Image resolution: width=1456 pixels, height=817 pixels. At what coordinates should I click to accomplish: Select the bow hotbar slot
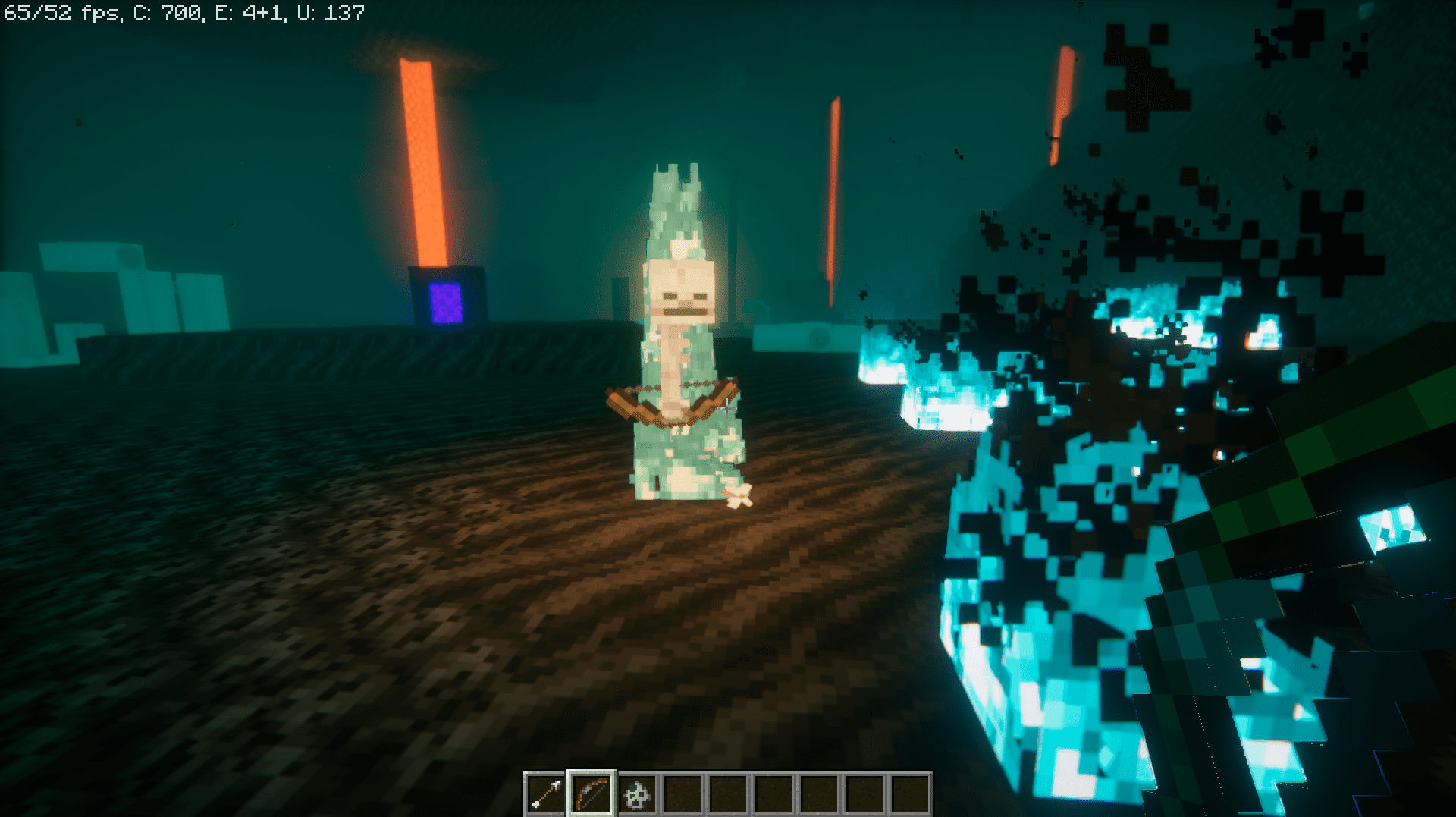pyautogui.click(x=591, y=795)
